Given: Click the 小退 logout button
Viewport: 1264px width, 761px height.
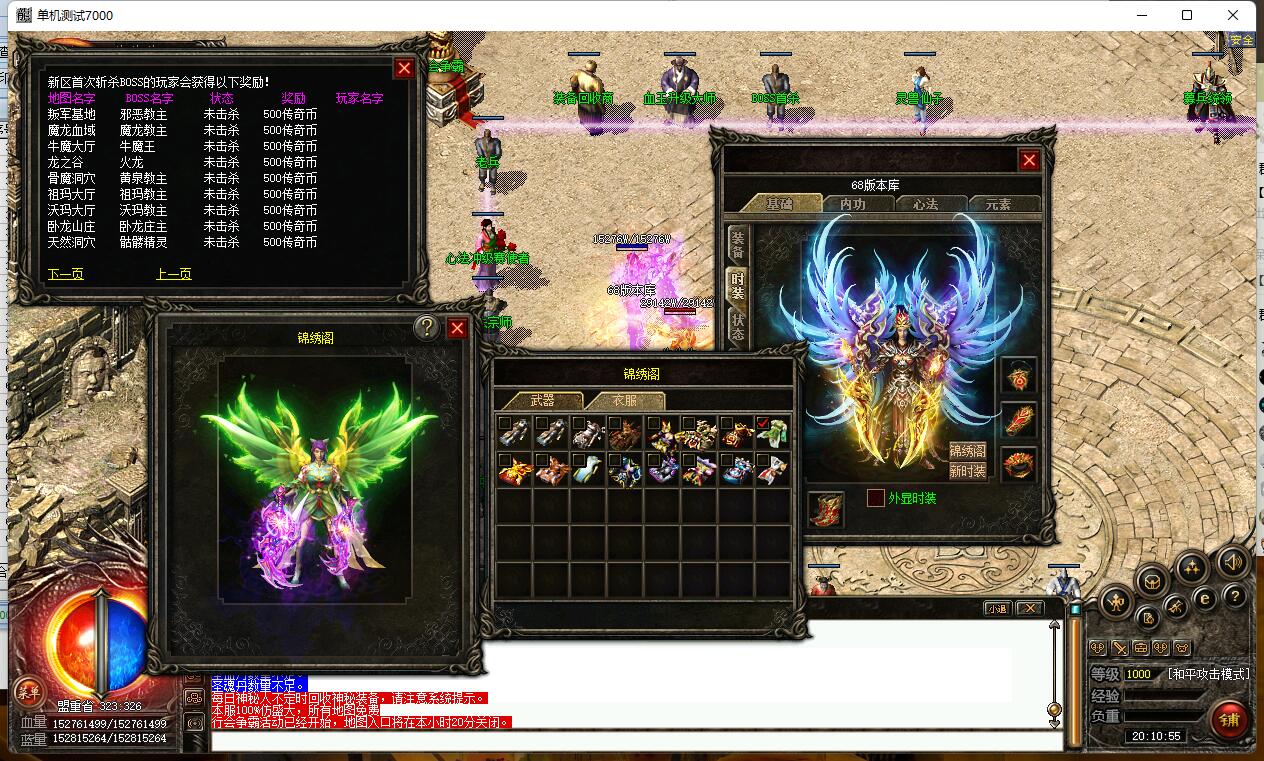Looking at the screenshot, I should coord(997,608).
